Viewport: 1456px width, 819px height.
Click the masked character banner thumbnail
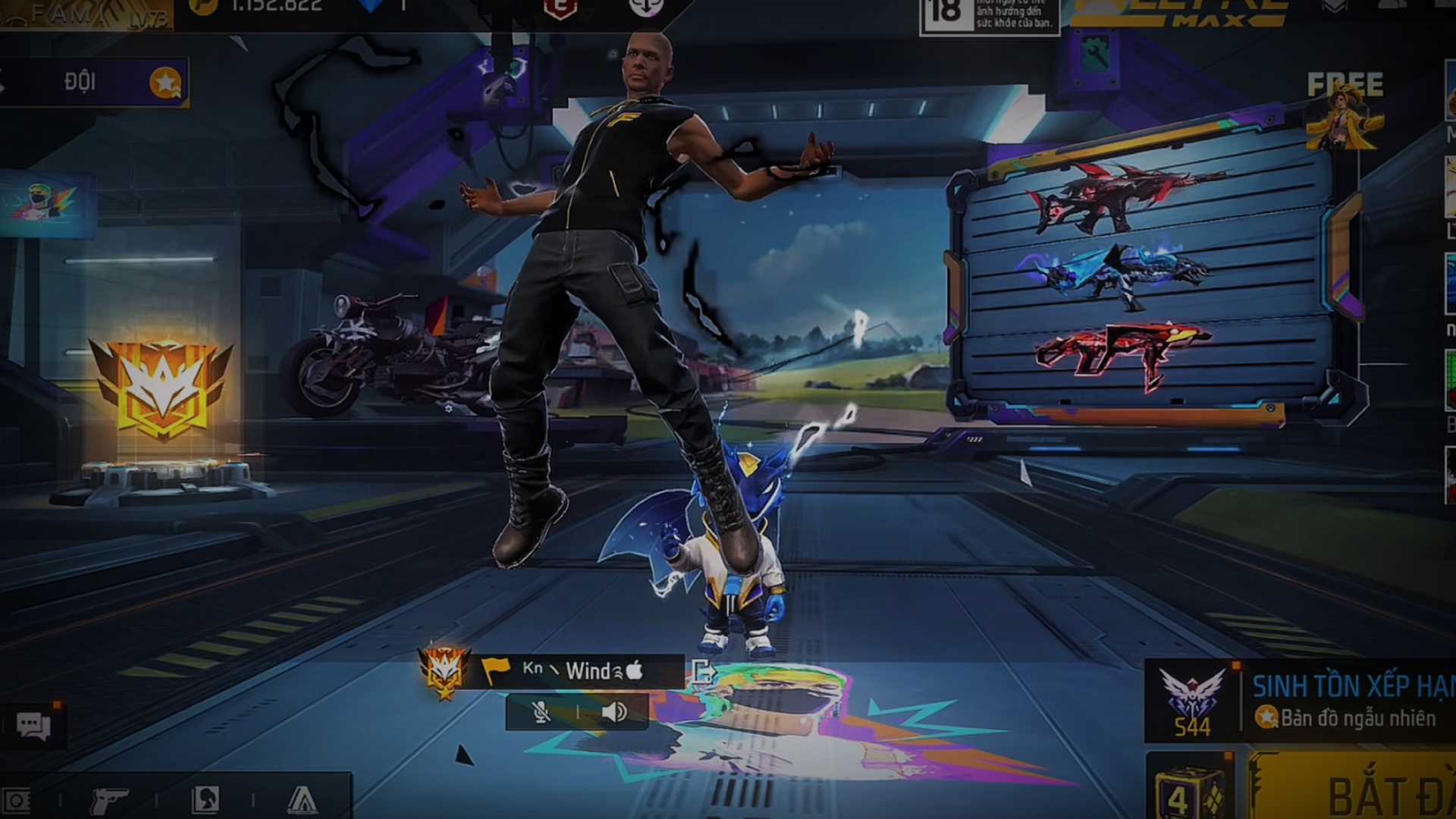[47, 203]
